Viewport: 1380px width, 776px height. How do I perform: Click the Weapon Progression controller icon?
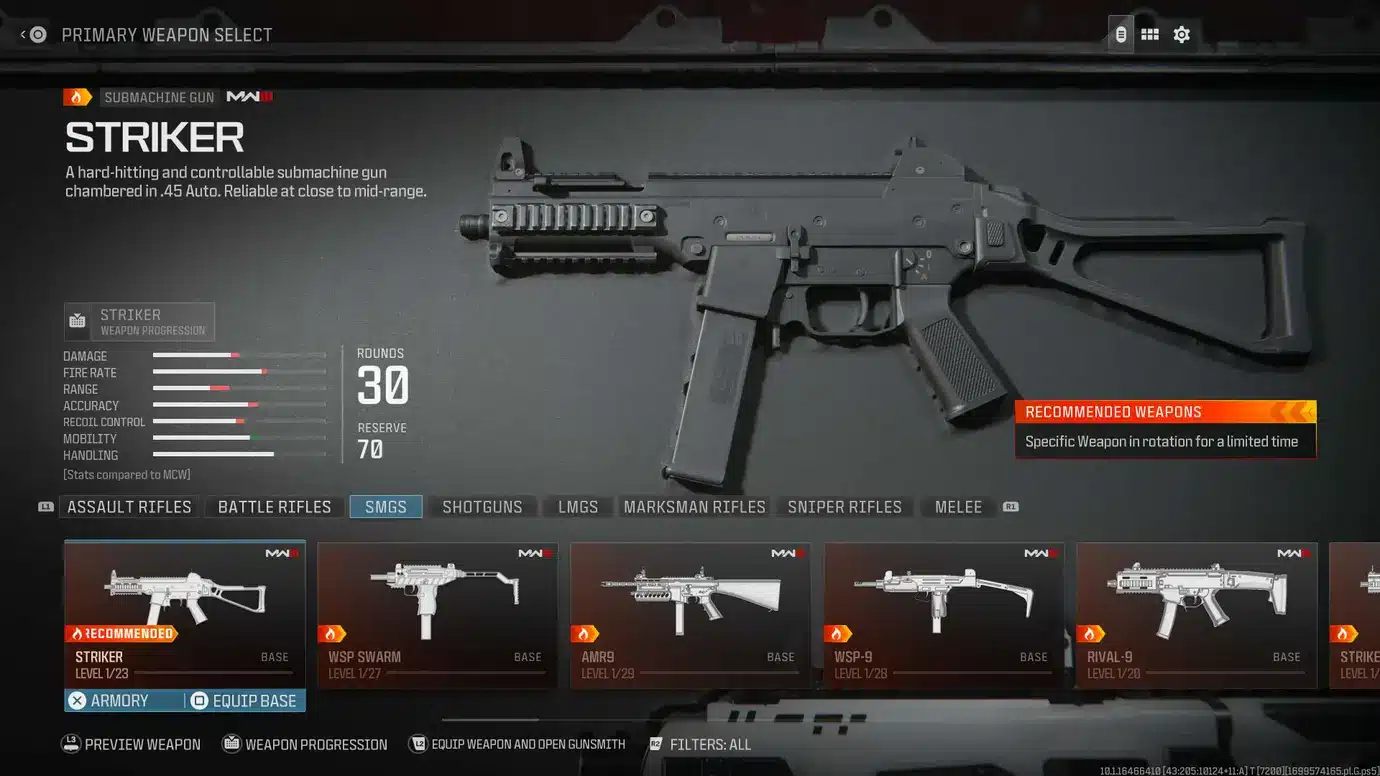click(x=231, y=744)
